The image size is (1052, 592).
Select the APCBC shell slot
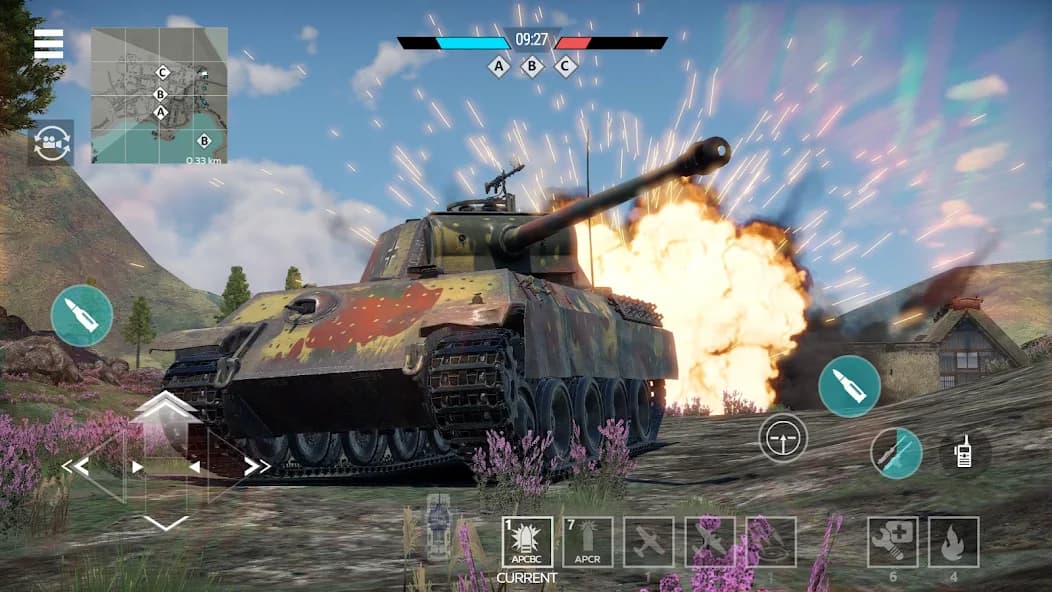point(527,542)
